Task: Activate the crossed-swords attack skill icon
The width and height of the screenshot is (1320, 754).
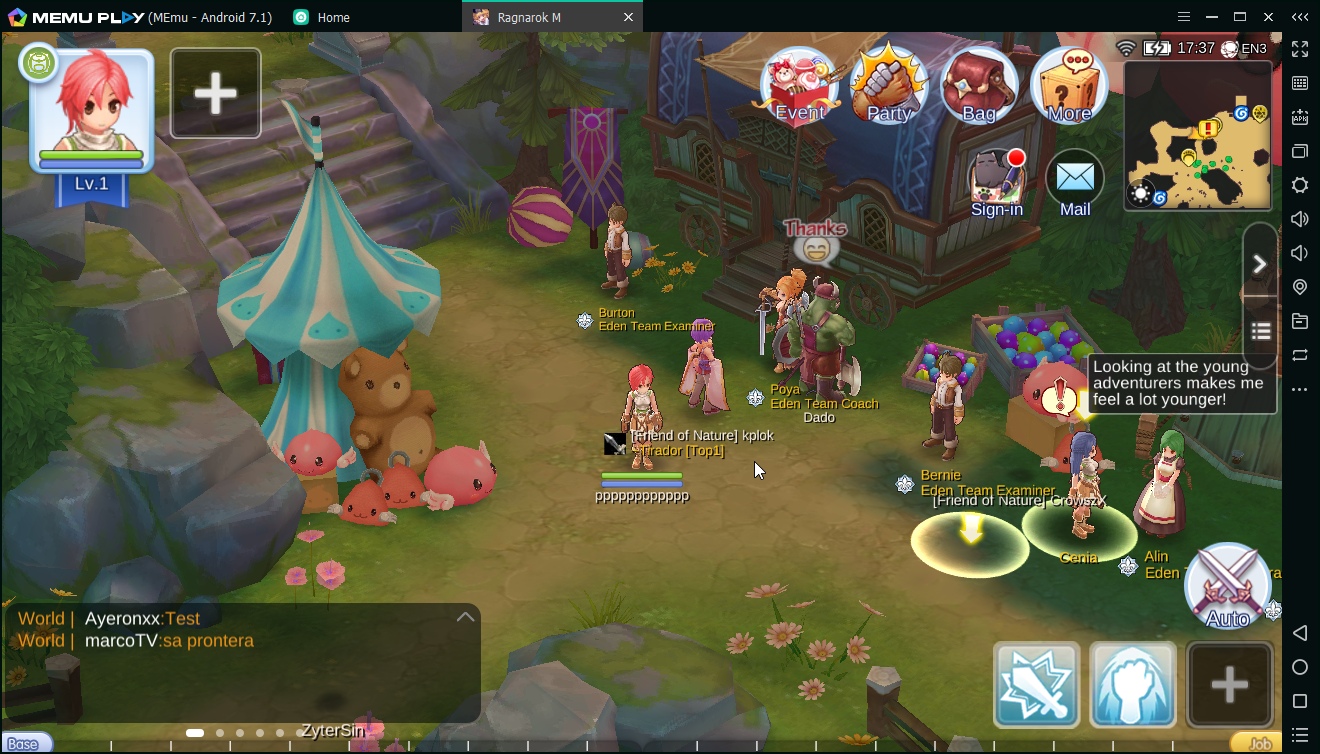Action: pyautogui.click(x=1035, y=686)
